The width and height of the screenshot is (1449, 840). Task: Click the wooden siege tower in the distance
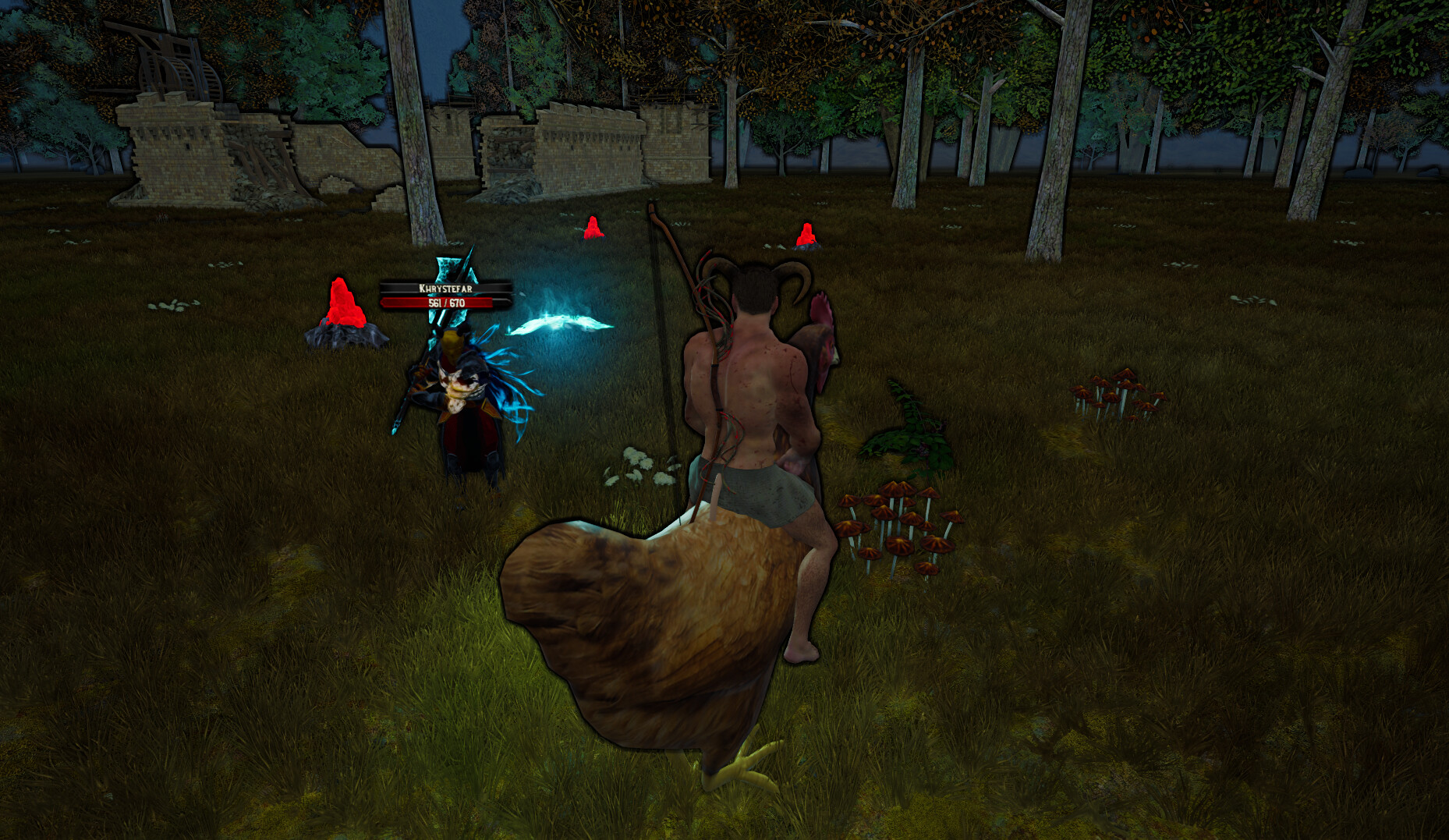(168, 55)
